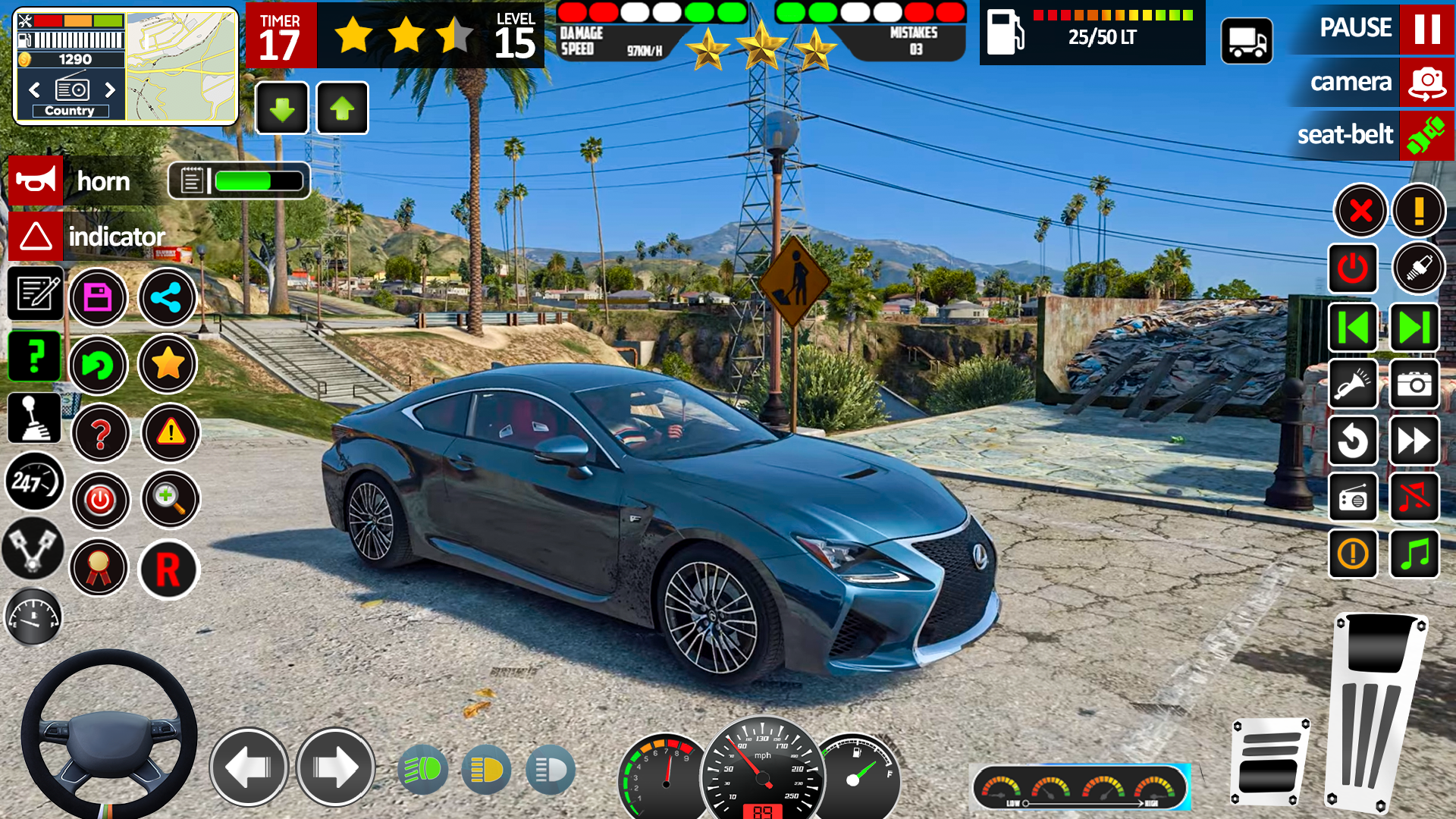Screen dimensions: 1456x819
Task: Click the pink save disk icon
Action: (98, 297)
